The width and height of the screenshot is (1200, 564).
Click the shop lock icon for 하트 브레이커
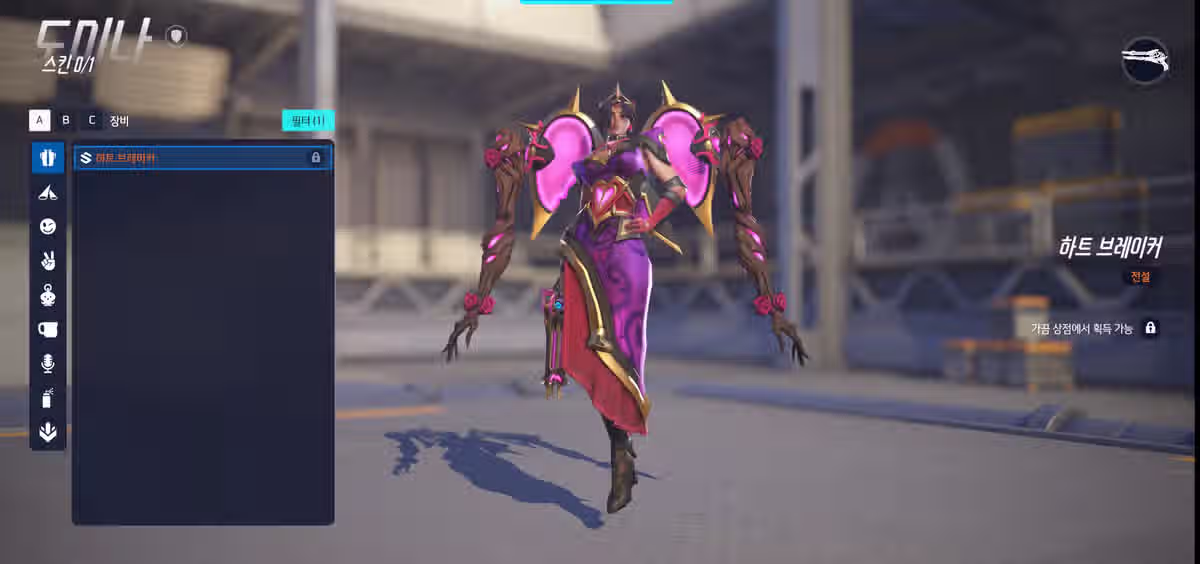point(1150,328)
